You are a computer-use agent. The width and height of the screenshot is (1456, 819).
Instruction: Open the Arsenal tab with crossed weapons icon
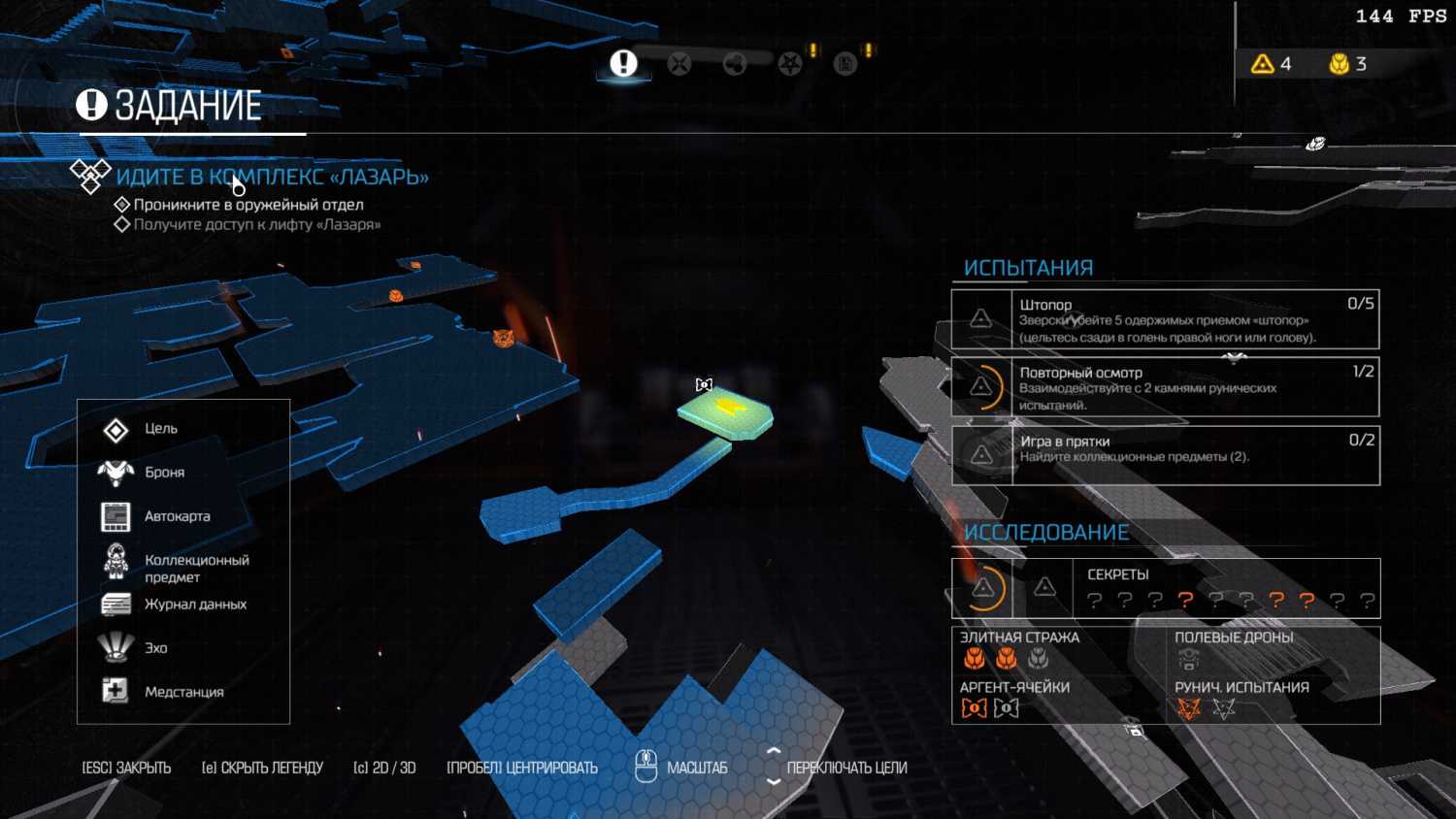[x=679, y=64]
